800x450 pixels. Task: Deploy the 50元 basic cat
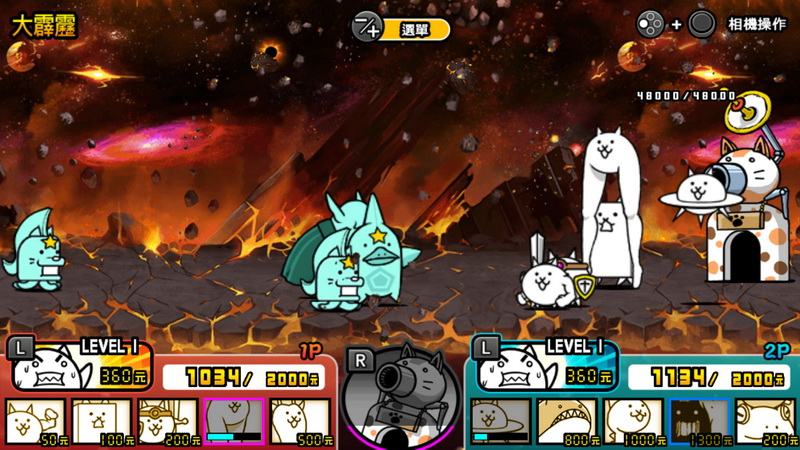point(36,421)
